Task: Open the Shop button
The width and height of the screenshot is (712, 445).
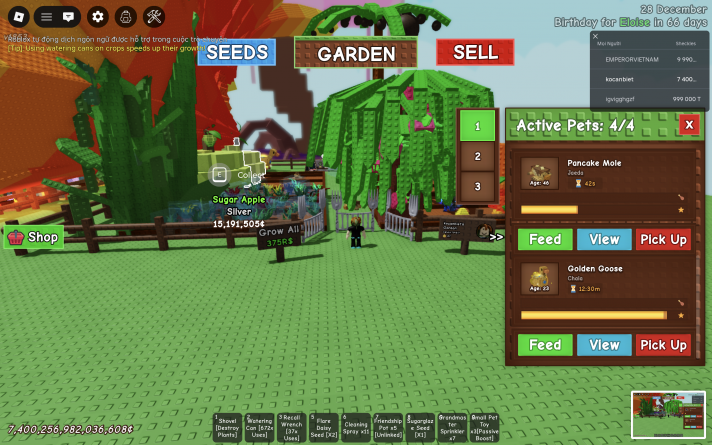Action: [34, 237]
